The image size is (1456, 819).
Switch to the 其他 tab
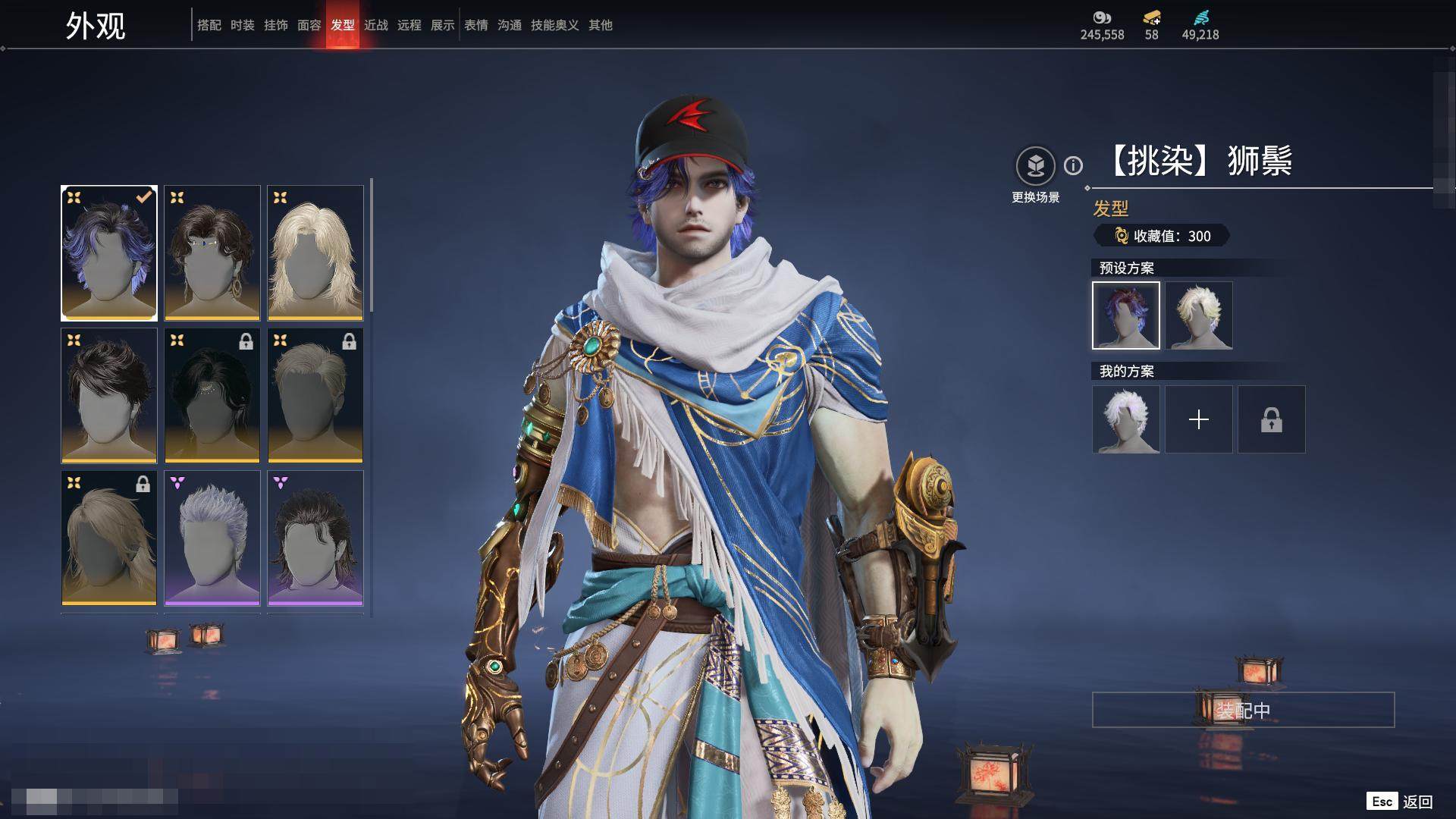click(x=600, y=25)
